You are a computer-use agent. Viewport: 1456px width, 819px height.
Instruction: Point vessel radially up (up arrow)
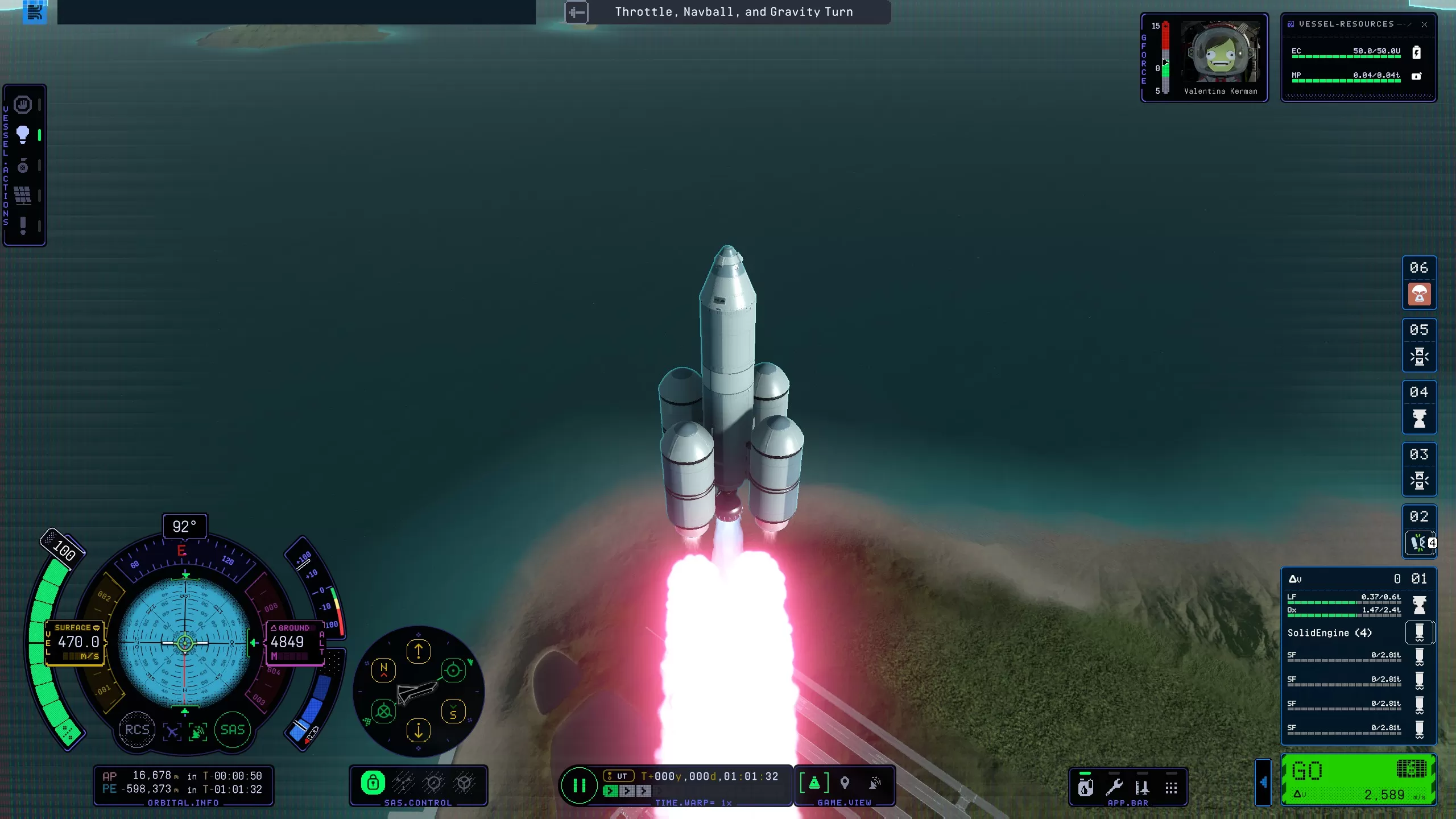[x=419, y=651]
